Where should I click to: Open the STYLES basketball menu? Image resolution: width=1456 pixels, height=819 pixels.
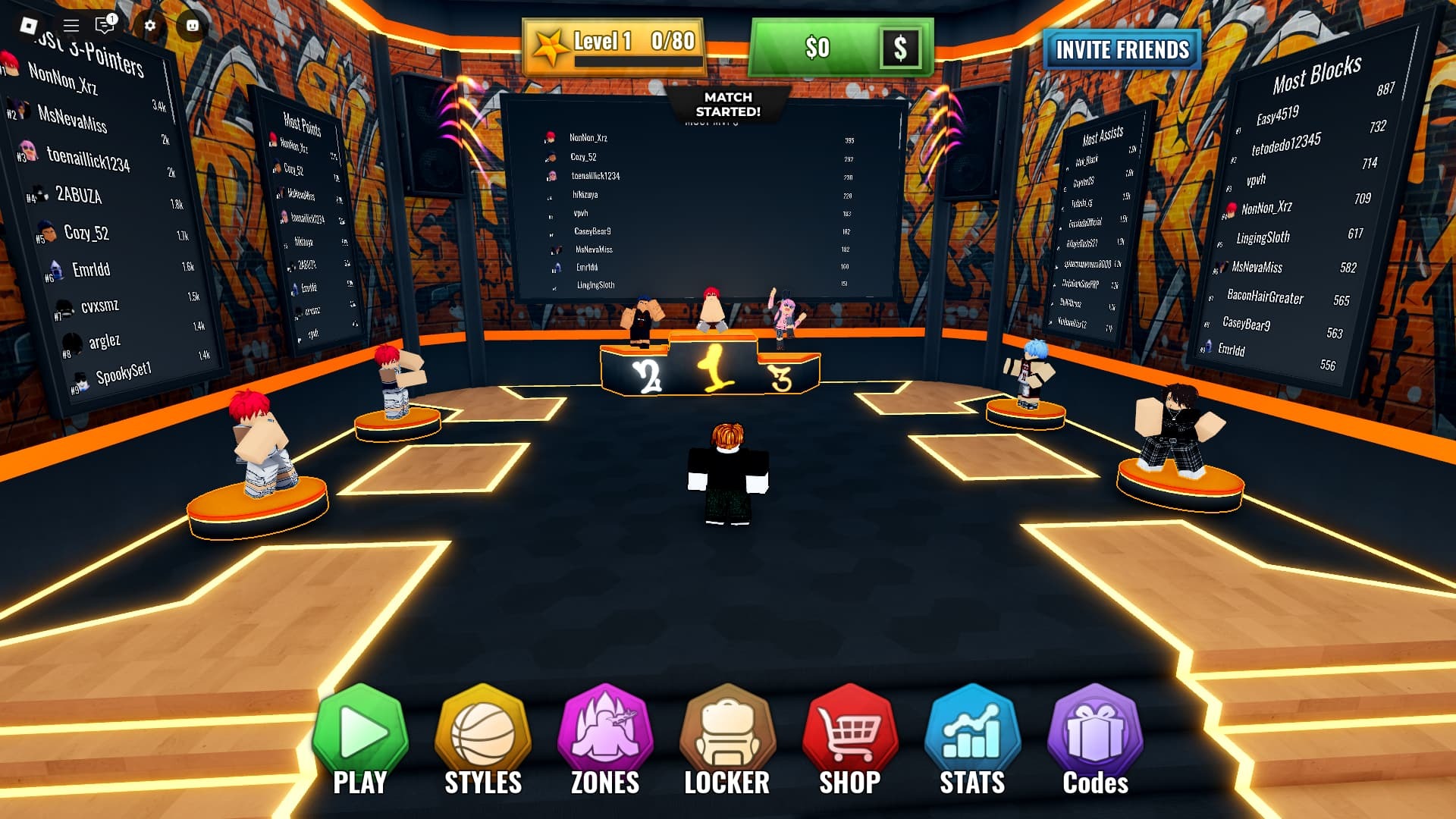point(482,739)
